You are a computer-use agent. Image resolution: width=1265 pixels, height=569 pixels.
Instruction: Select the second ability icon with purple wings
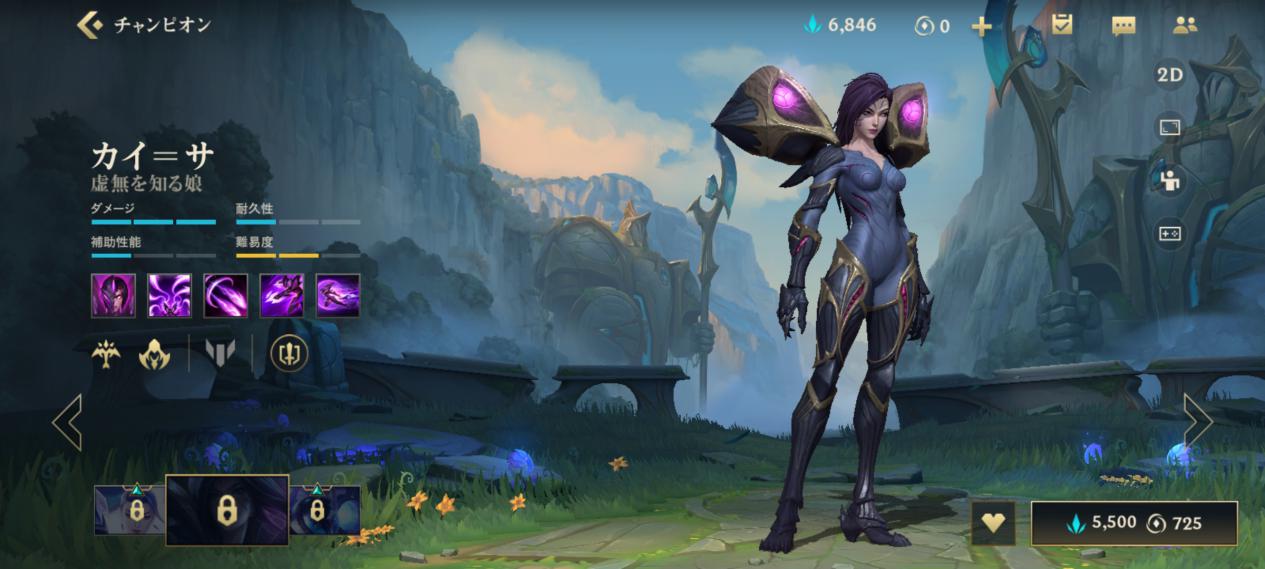coord(169,295)
